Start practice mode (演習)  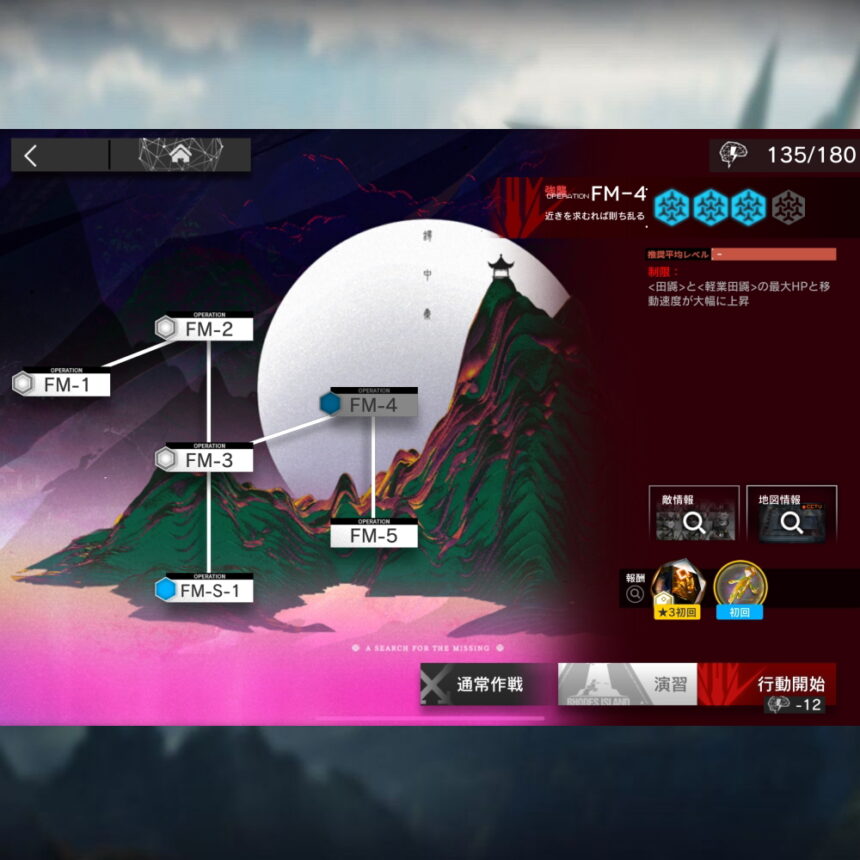(627, 684)
